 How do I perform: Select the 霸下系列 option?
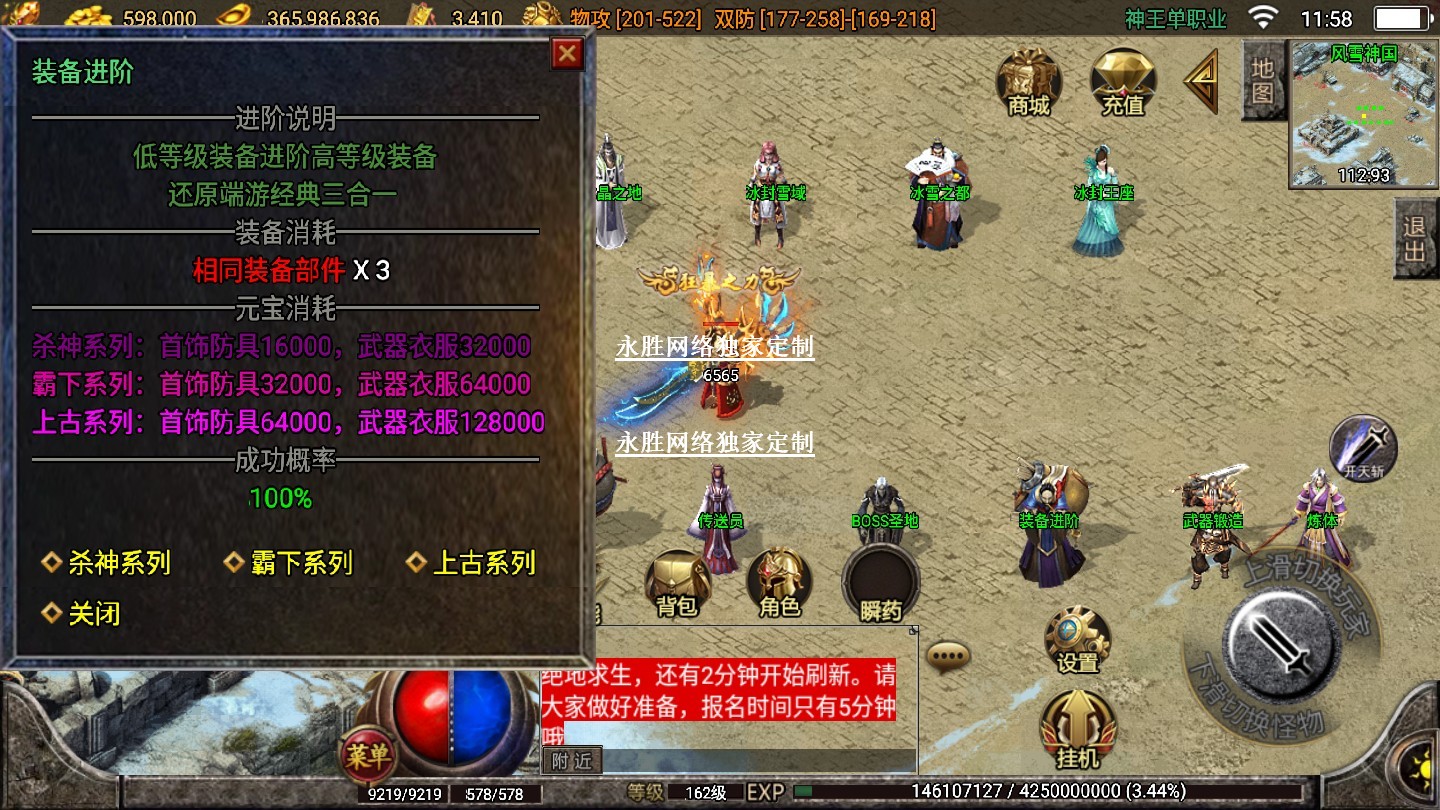[289, 563]
